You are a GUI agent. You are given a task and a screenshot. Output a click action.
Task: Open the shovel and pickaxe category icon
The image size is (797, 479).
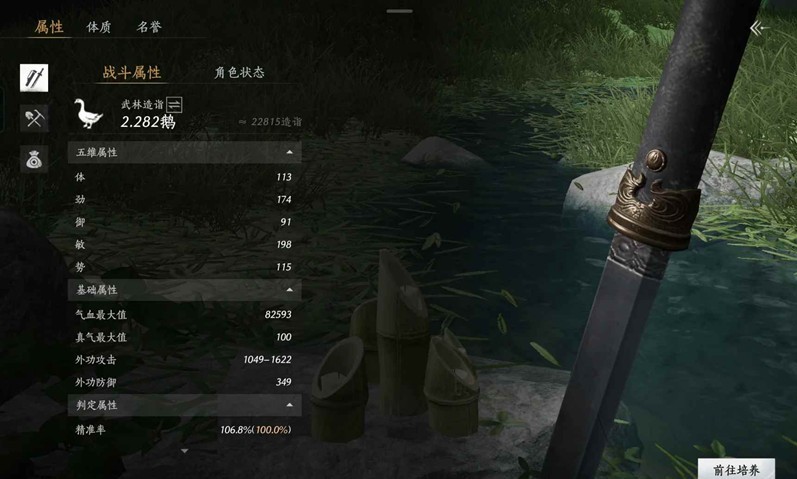tap(34, 118)
